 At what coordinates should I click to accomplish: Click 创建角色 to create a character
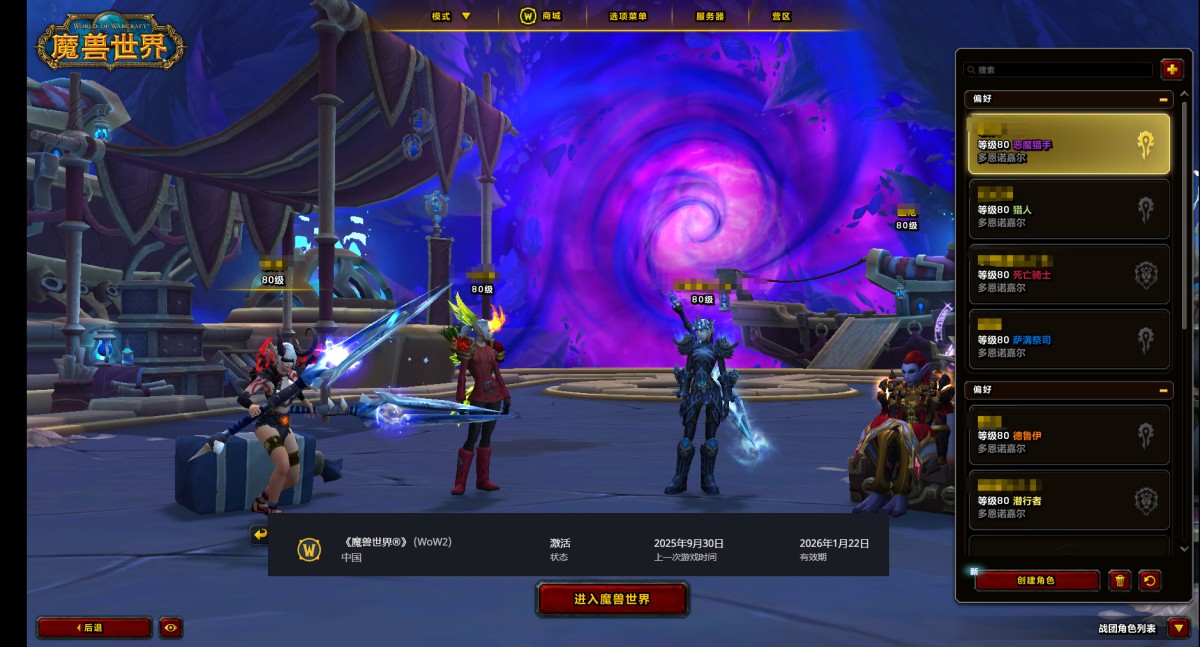(1036, 580)
